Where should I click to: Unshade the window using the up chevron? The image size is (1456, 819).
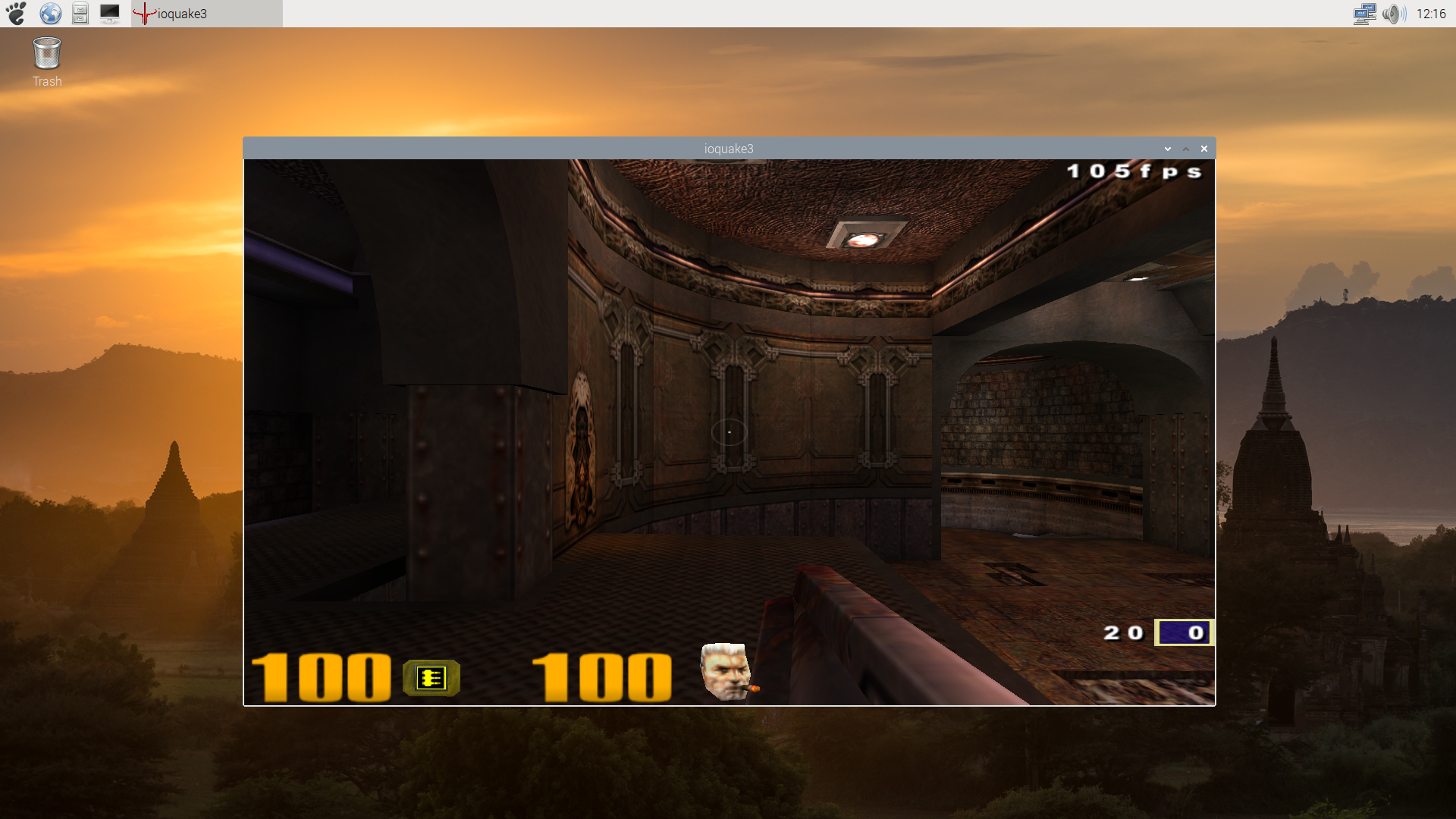1185,149
